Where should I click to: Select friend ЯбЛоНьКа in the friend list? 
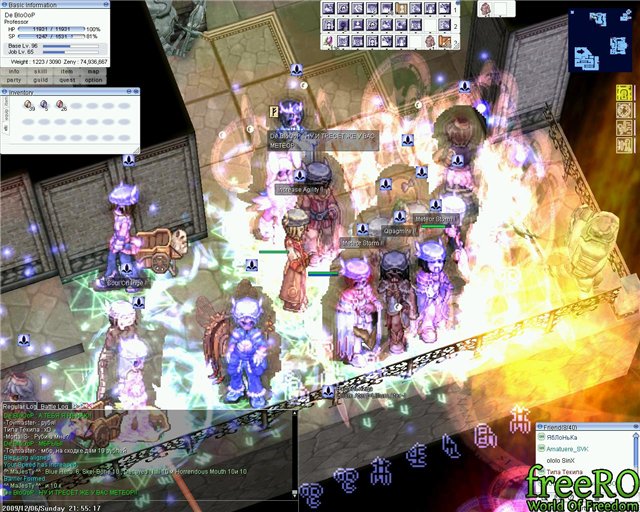565,438
